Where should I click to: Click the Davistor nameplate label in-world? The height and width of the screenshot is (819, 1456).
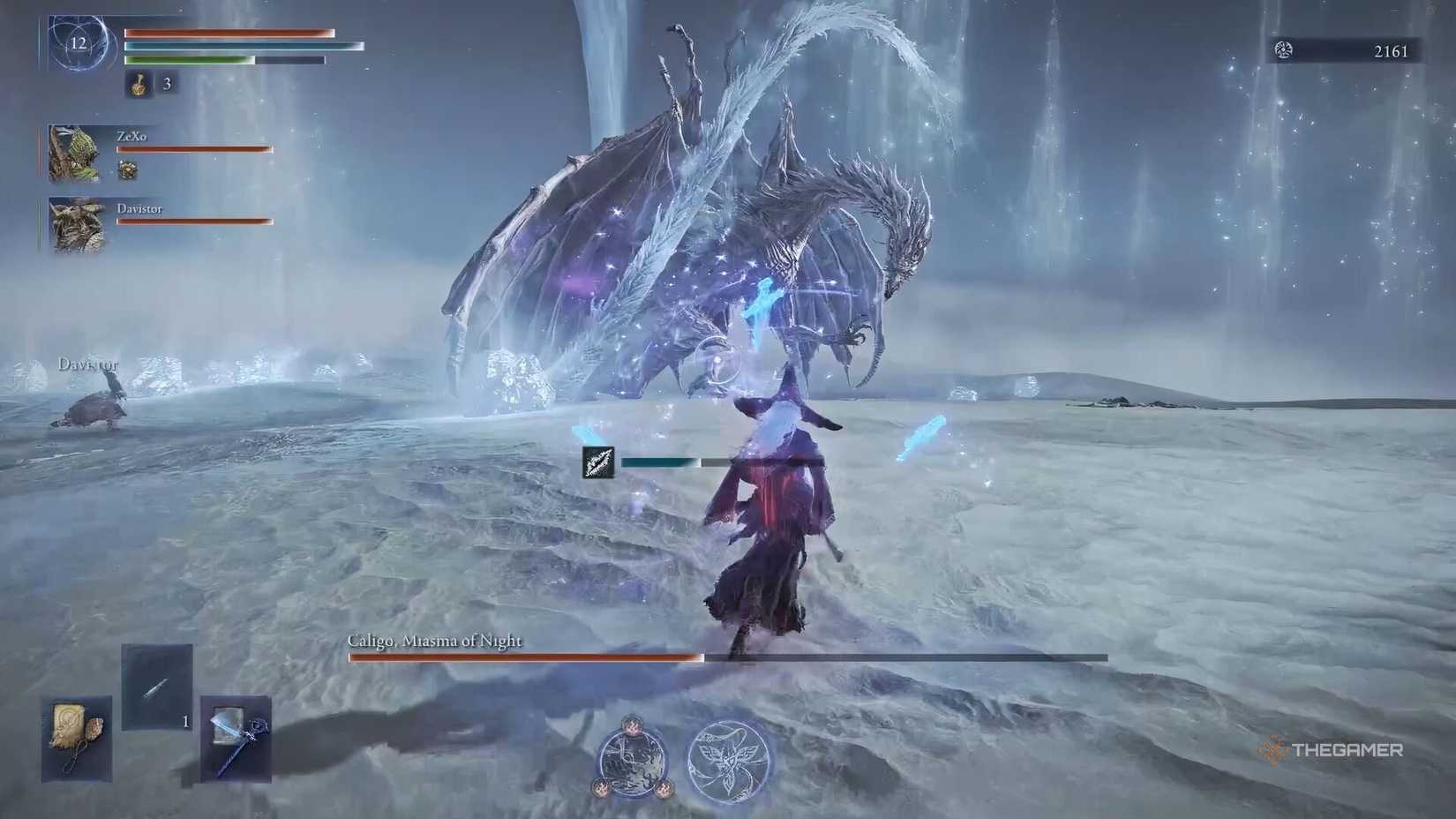[88, 363]
